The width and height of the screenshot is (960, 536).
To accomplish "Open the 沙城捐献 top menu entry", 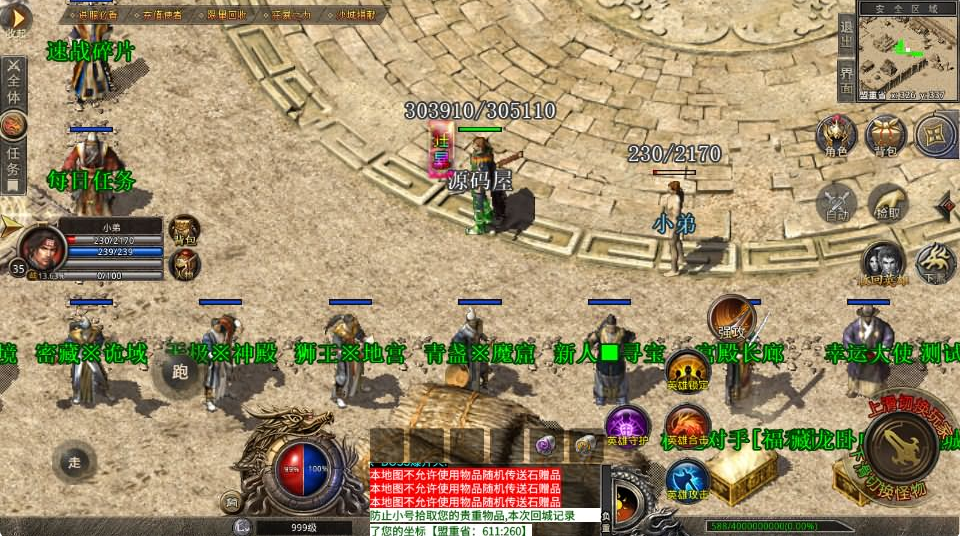I will (x=356, y=15).
